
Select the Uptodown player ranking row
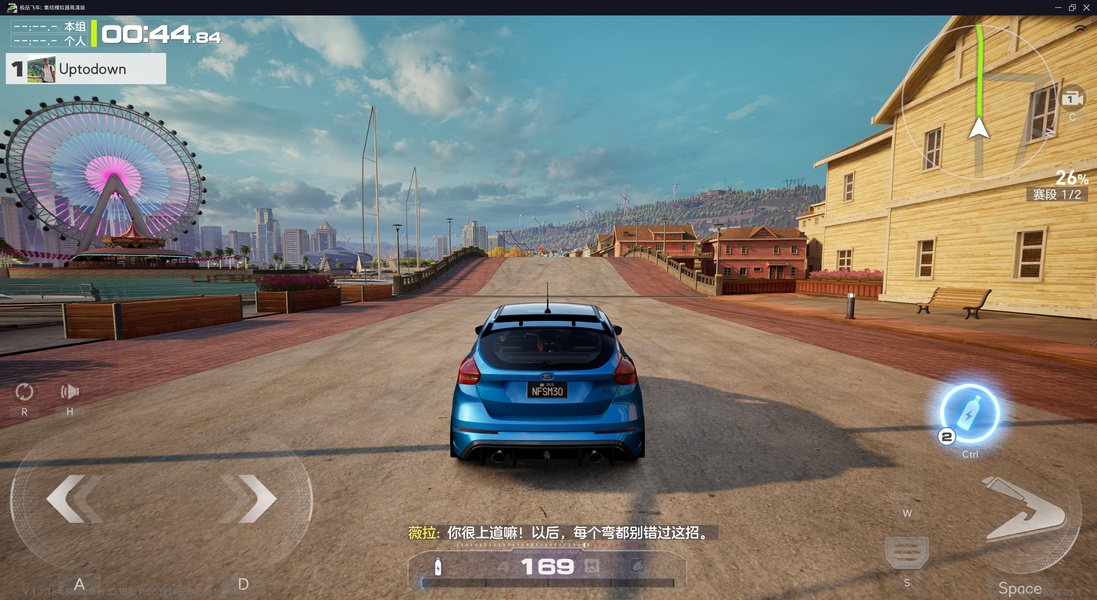coord(86,69)
